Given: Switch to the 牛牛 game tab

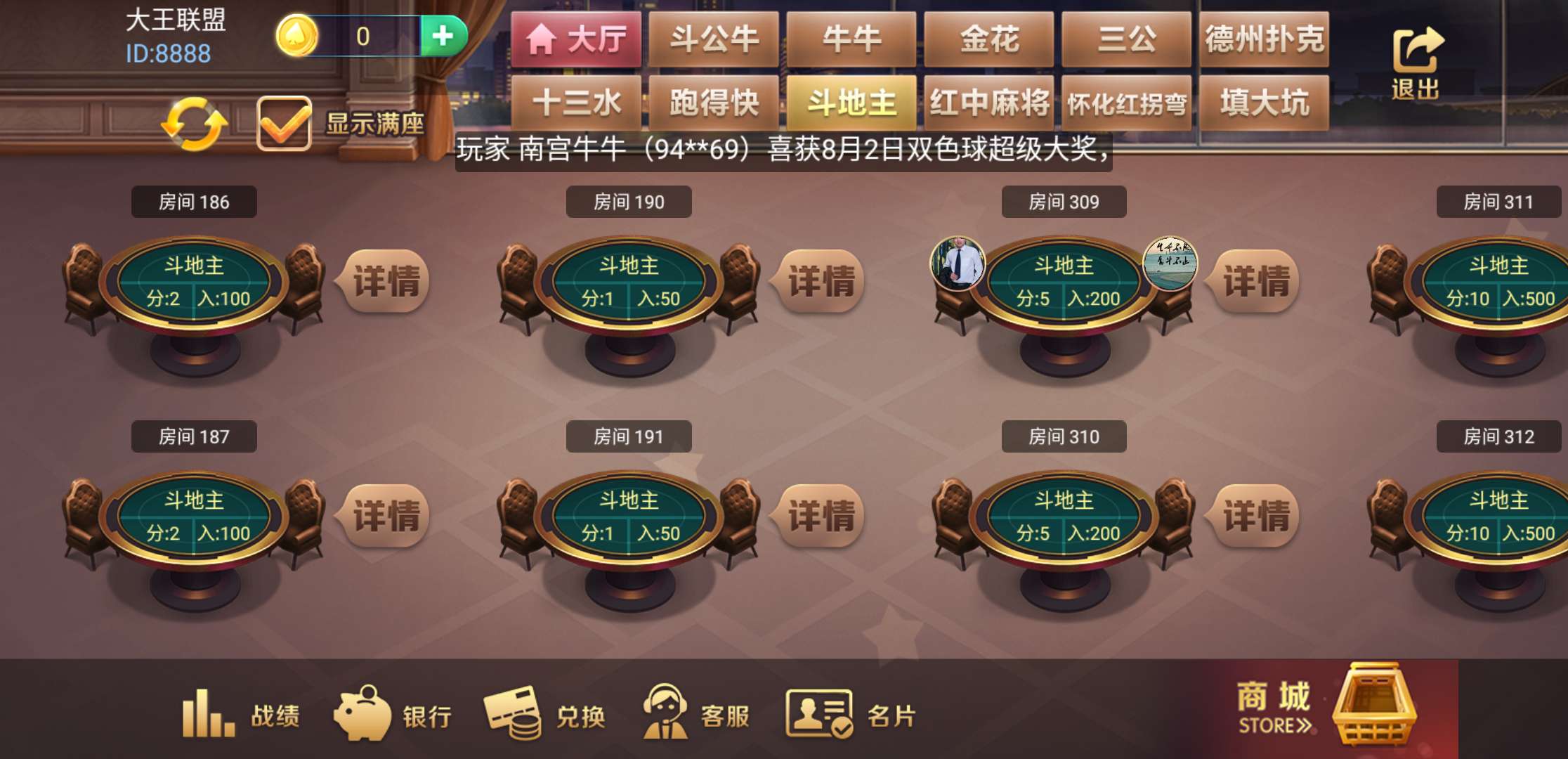Looking at the screenshot, I should (851, 40).
